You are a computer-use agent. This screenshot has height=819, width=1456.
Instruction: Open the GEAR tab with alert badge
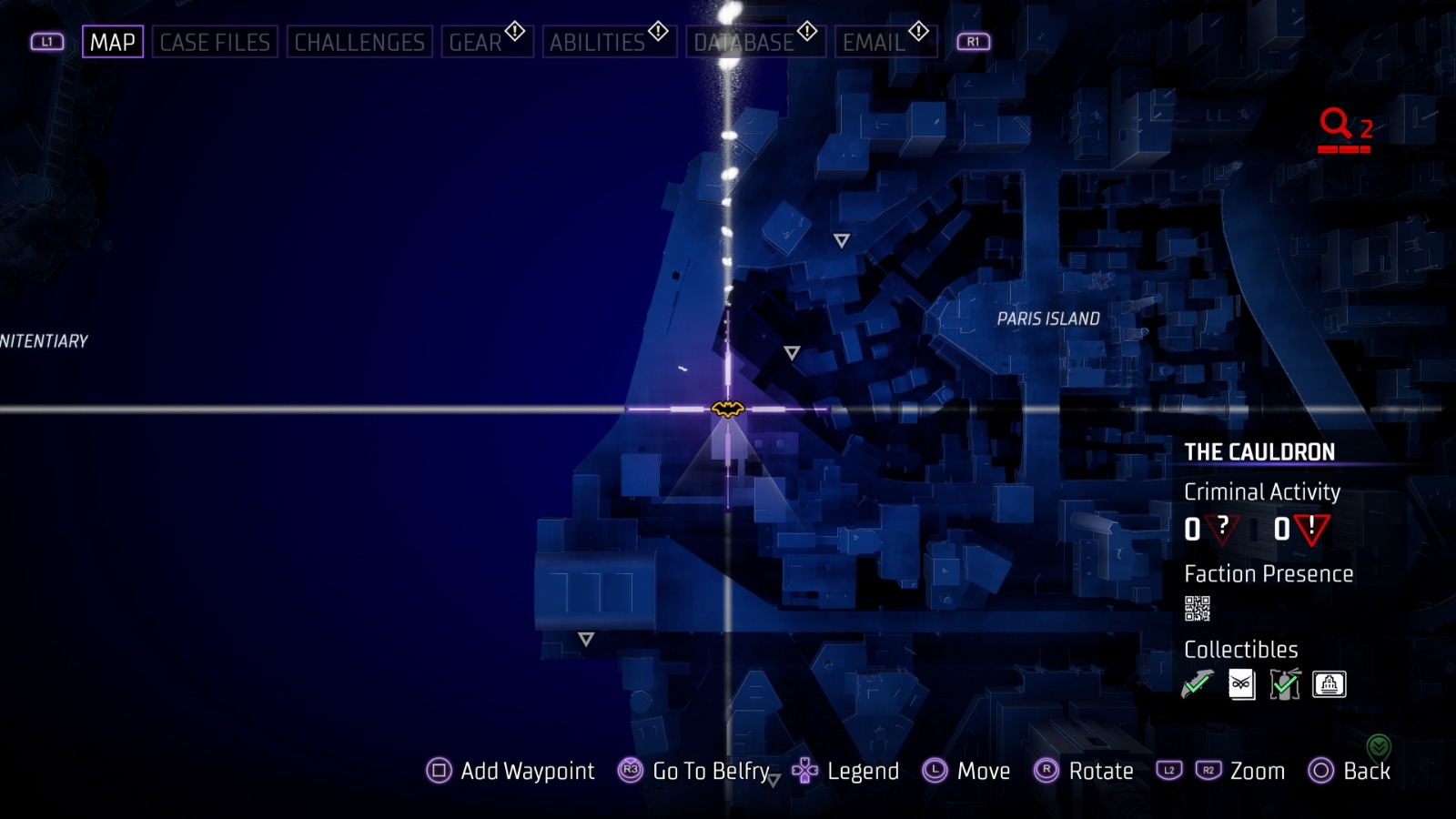(478, 41)
